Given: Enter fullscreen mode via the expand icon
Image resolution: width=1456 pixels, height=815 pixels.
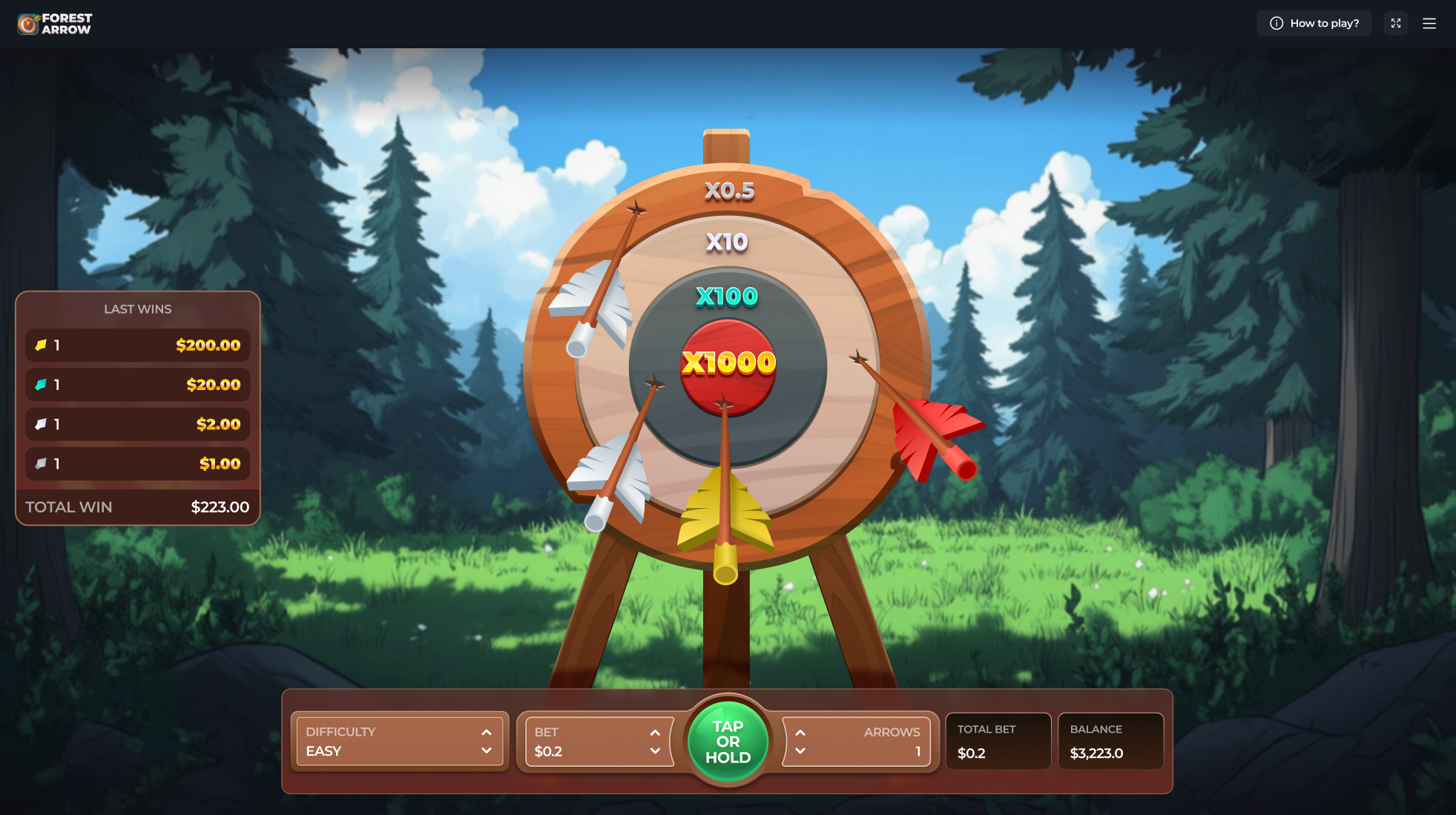Looking at the screenshot, I should coord(1395,23).
